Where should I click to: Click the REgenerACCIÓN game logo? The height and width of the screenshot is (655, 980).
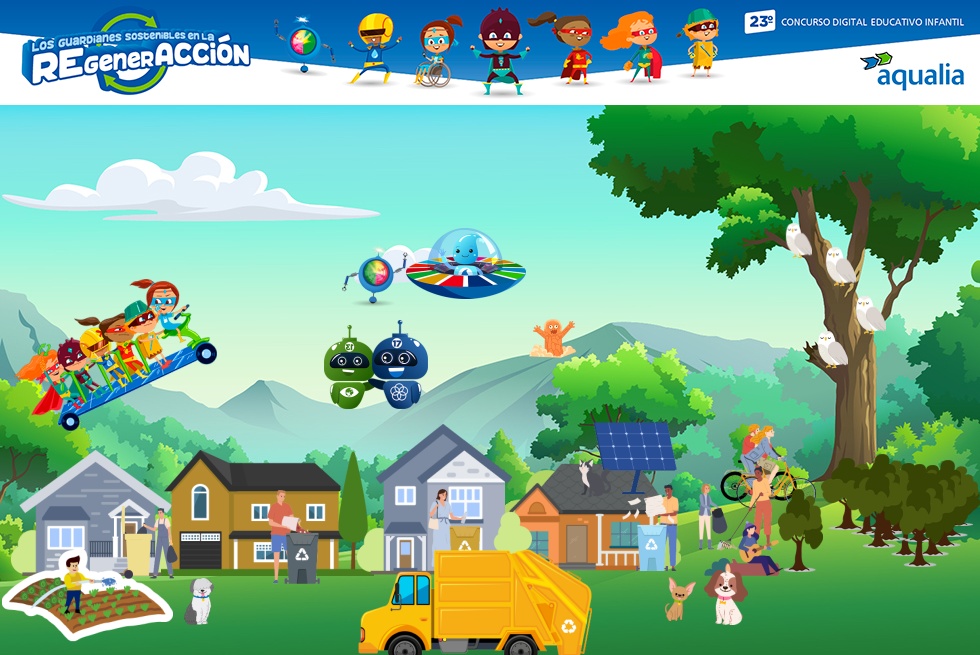tap(138, 55)
